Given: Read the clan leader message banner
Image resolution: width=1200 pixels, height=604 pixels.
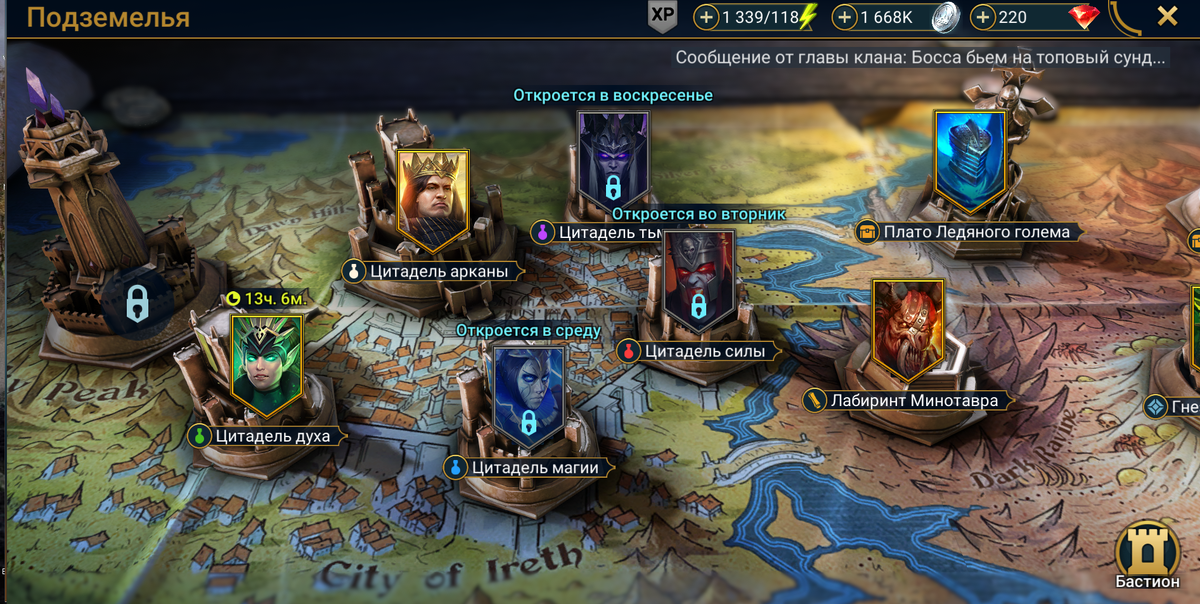Looking at the screenshot, I should click(x=920, y=57).
